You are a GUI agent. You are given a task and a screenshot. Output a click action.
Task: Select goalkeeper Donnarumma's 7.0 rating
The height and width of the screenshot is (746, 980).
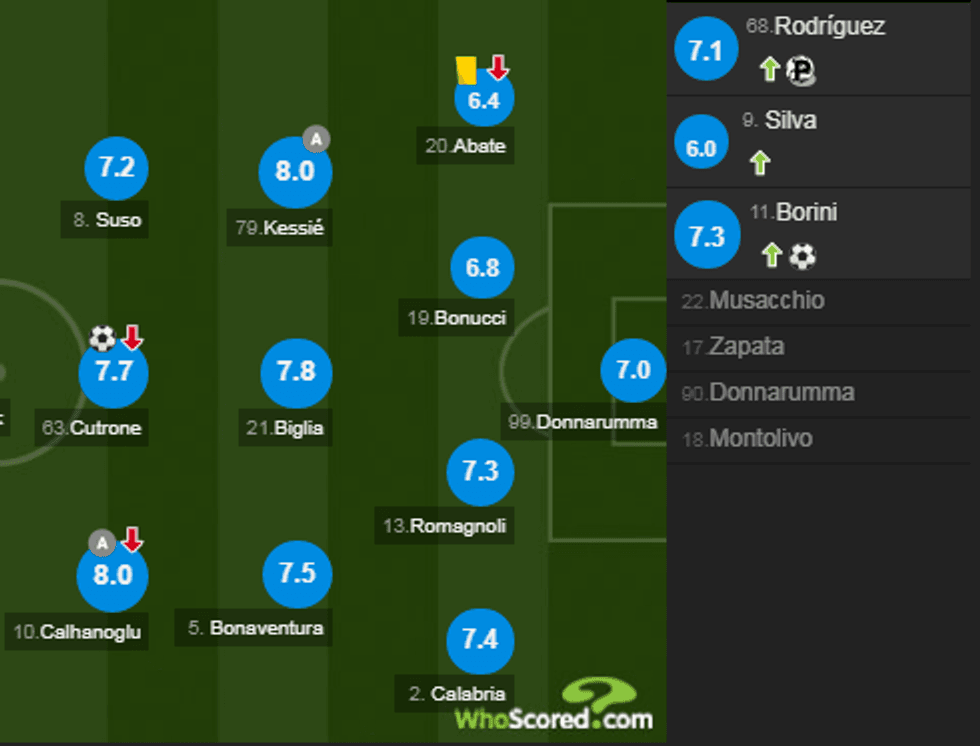[633, 371]
